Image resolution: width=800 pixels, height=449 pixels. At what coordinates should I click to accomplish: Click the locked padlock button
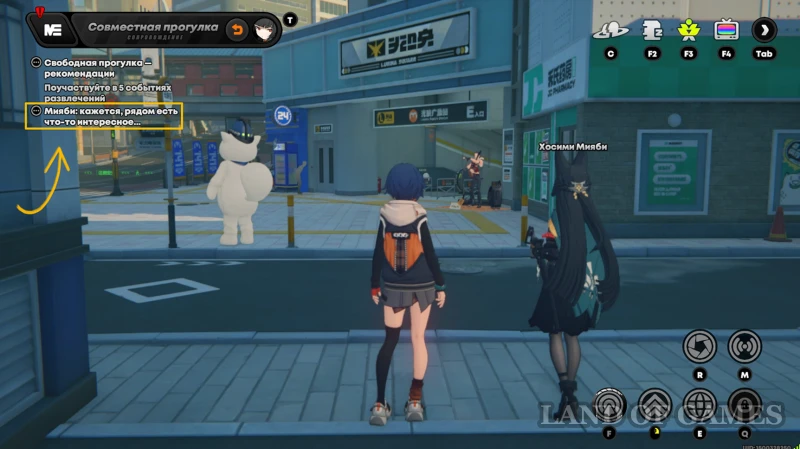[x=745, y=405]
